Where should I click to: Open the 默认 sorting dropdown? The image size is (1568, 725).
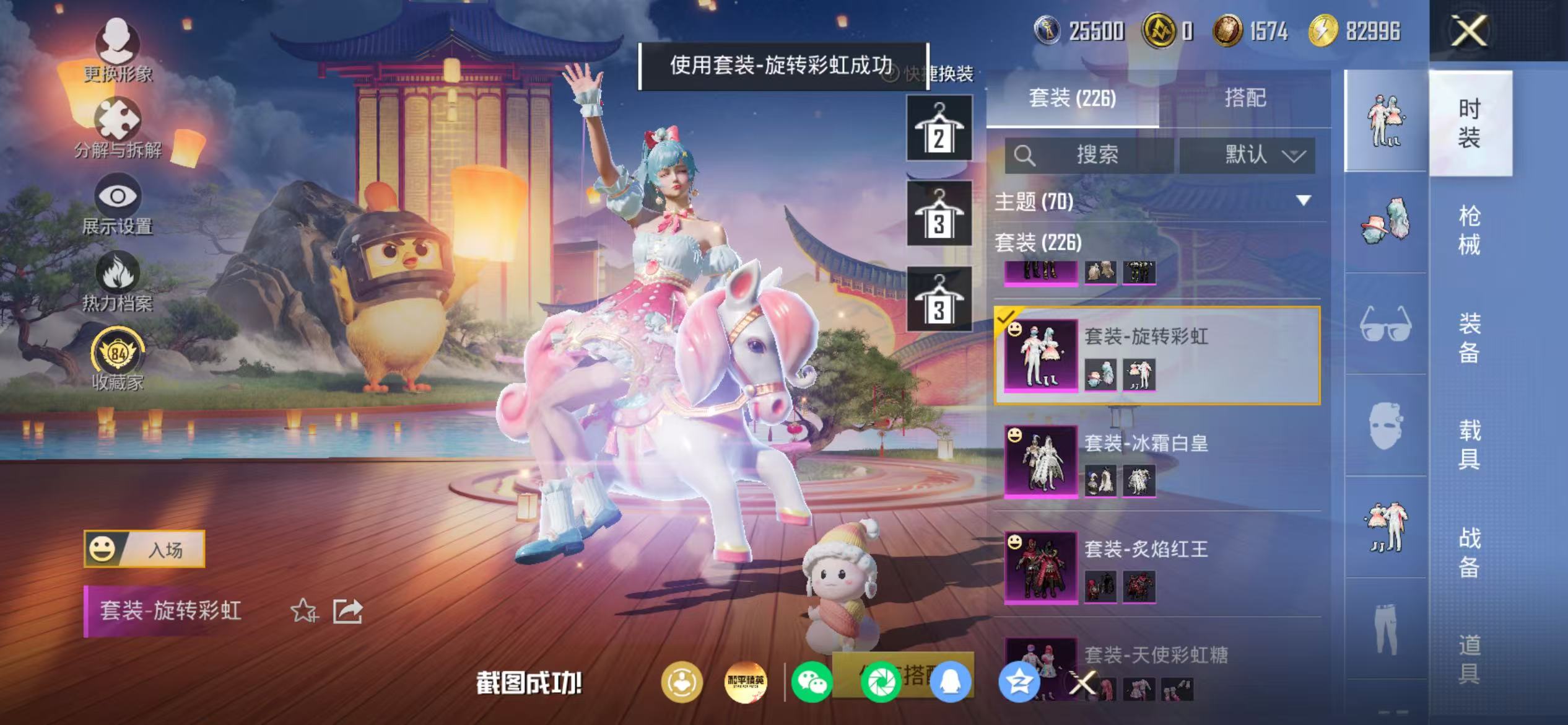pyautogui.click(x=1247, y=156)
